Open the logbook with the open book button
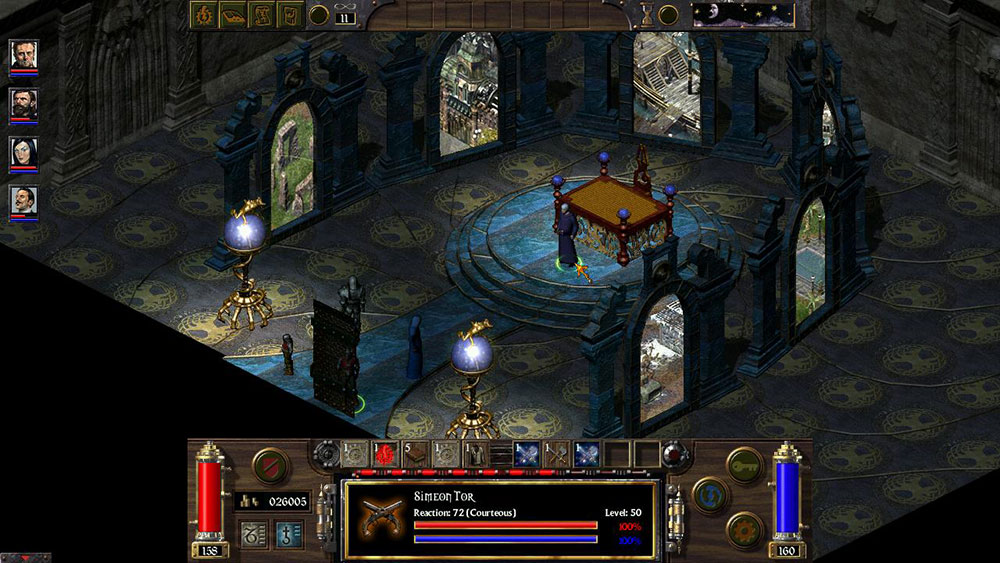Viewport: 1000px width, 563px height. point(233,15)
